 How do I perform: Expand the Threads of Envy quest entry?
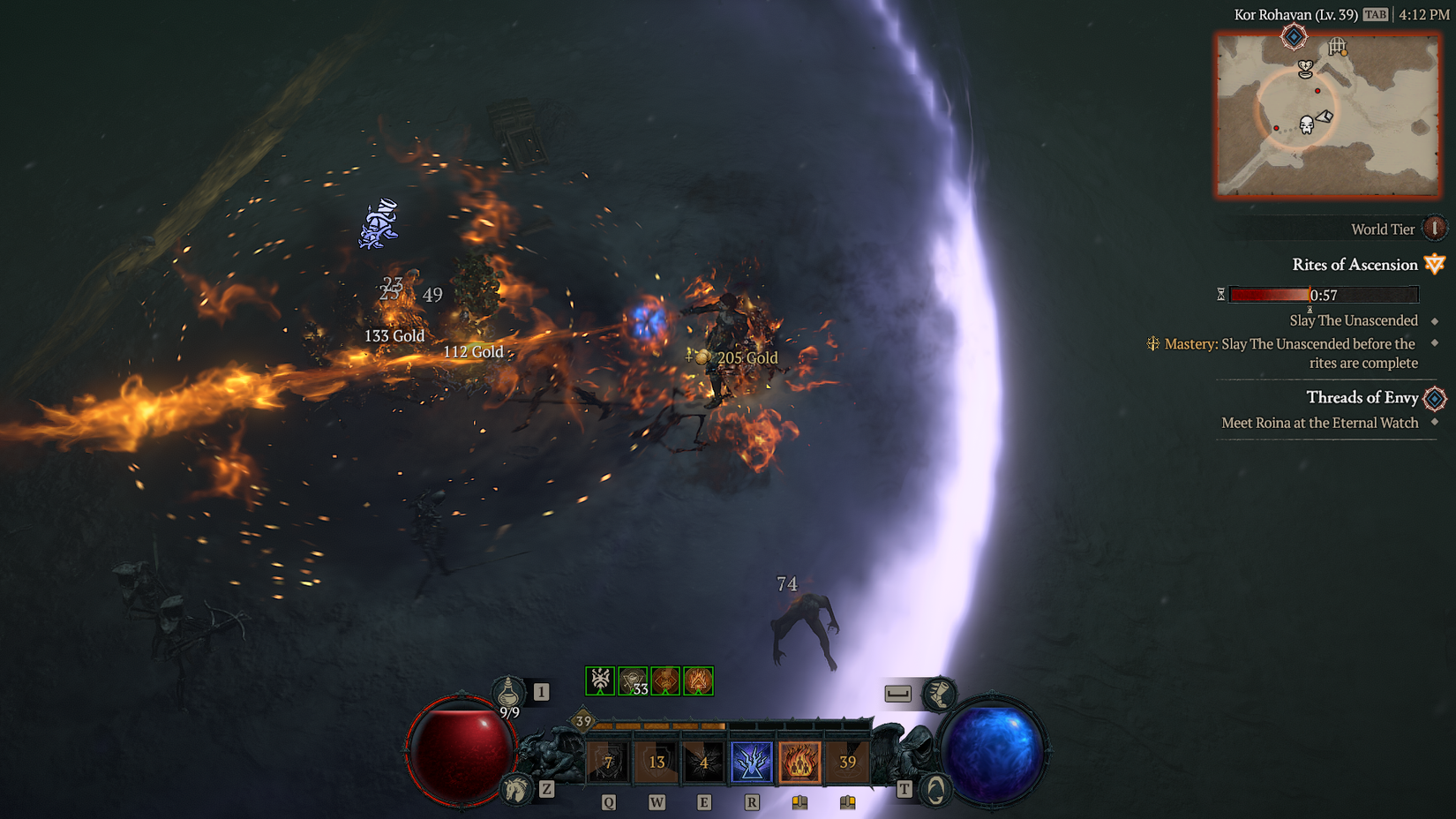click(x=1433, y=399)
